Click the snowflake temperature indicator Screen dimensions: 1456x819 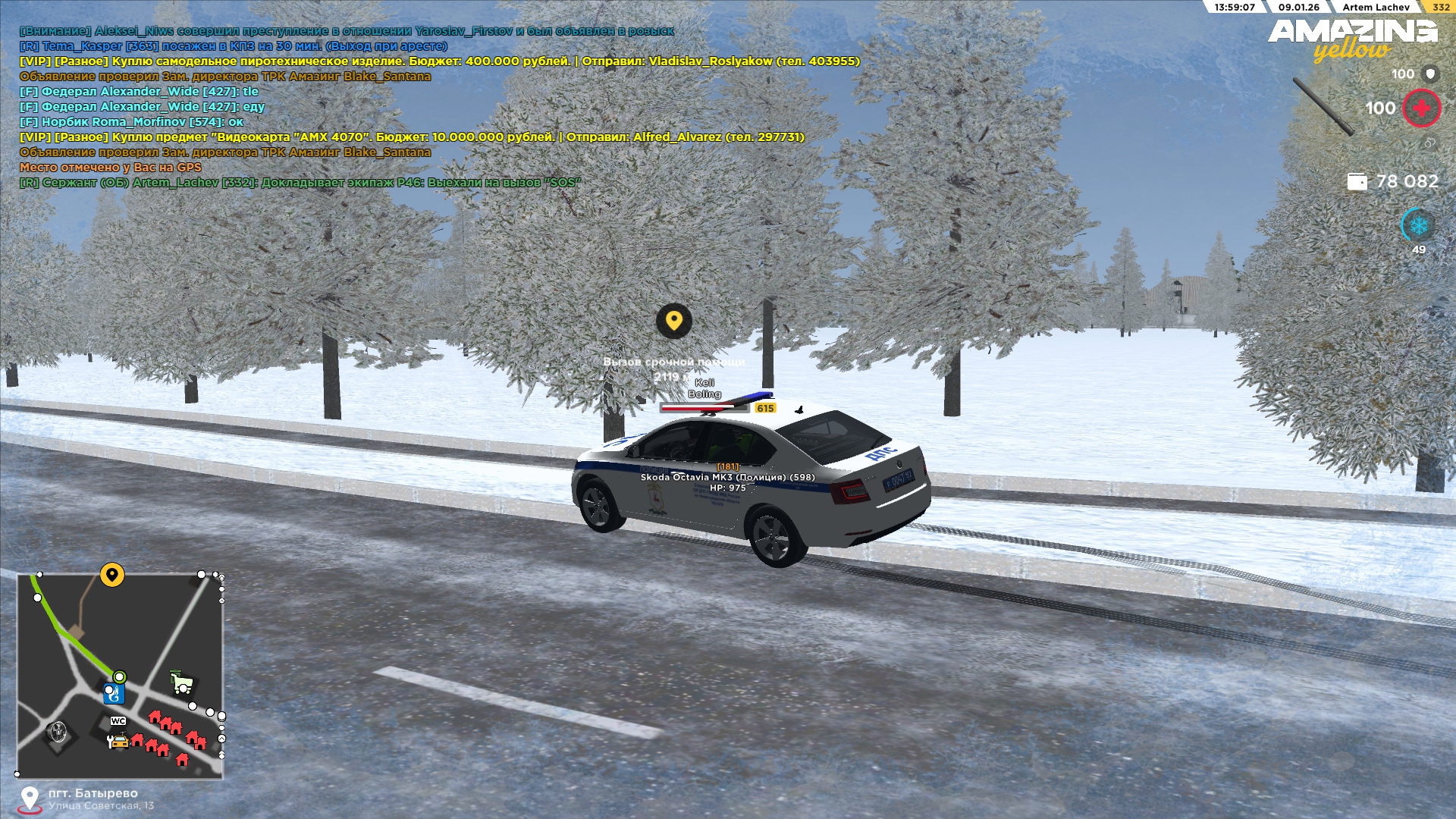pos(1418,225)
